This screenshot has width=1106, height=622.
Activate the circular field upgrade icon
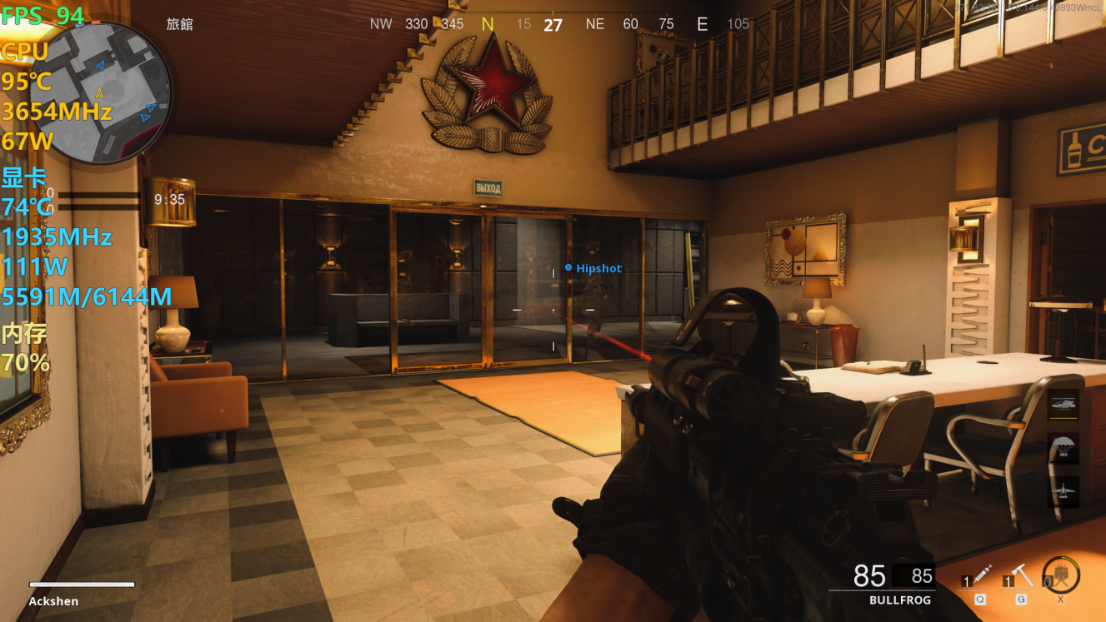tap(1061, 575)
